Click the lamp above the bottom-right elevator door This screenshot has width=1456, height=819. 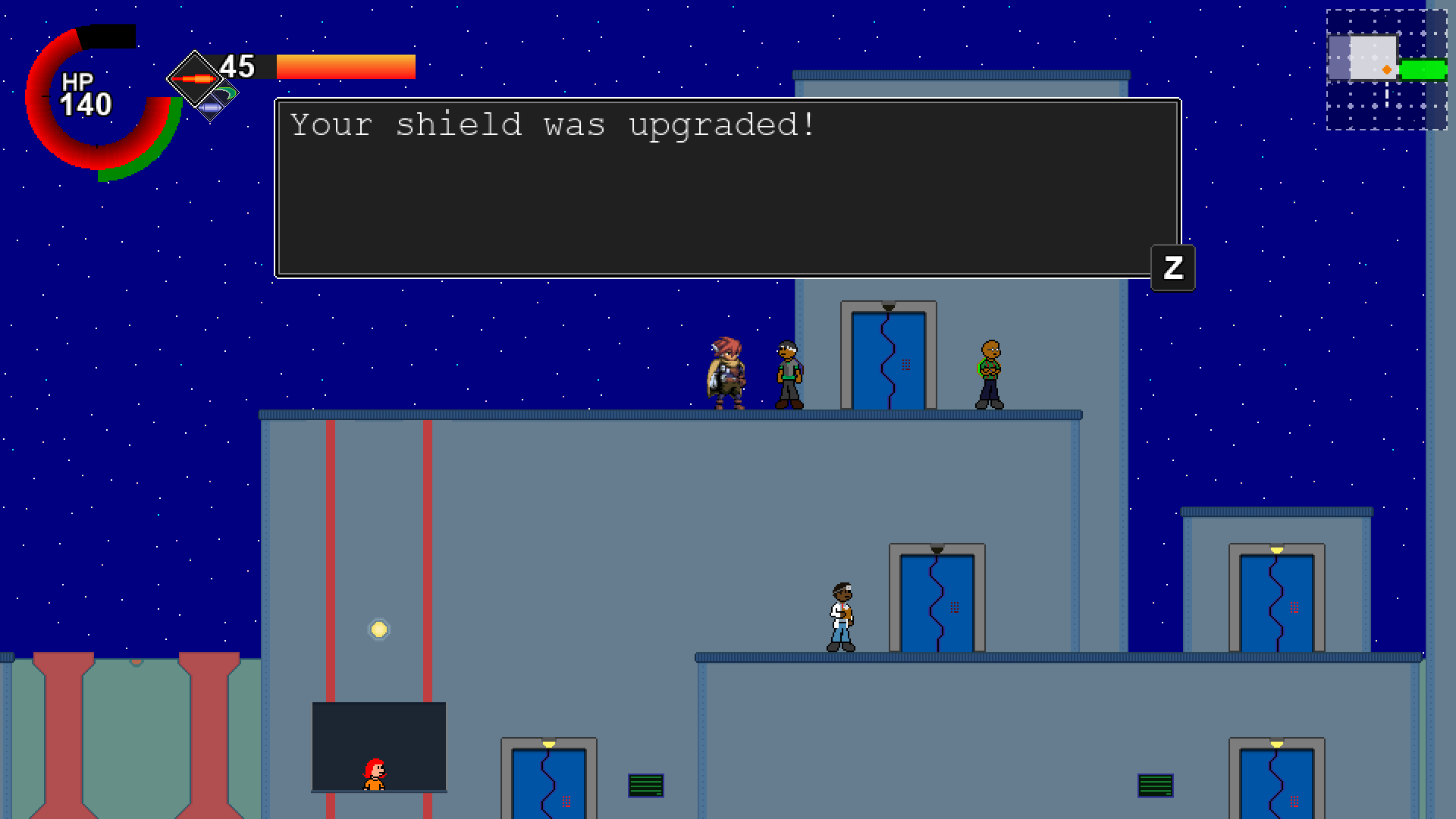coord(1278,742)
